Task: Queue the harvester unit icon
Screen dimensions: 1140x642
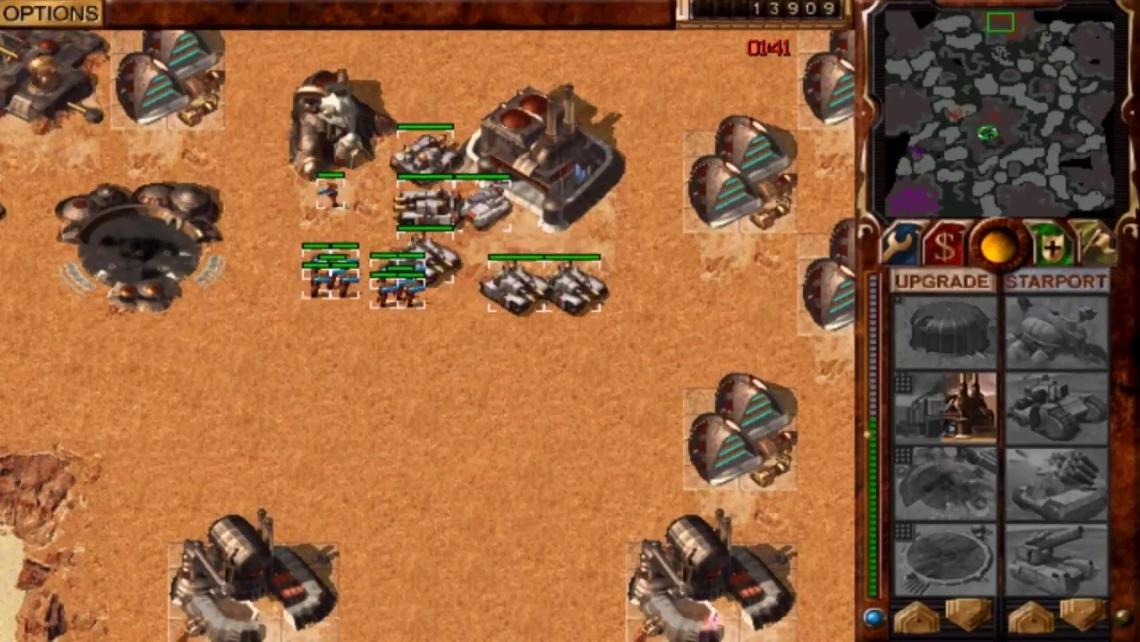Action: click(1056, 332)
